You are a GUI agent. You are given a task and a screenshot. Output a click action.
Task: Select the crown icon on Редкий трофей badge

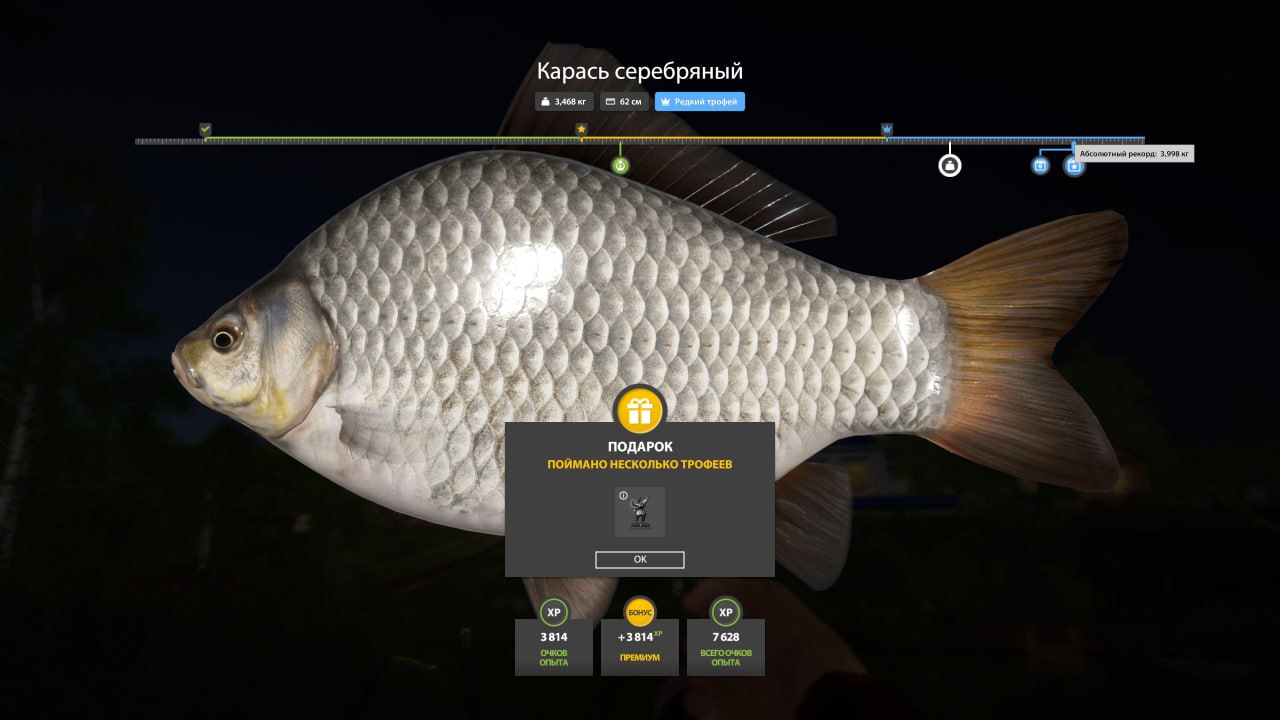pyautogui.click(x=666, y=101)
